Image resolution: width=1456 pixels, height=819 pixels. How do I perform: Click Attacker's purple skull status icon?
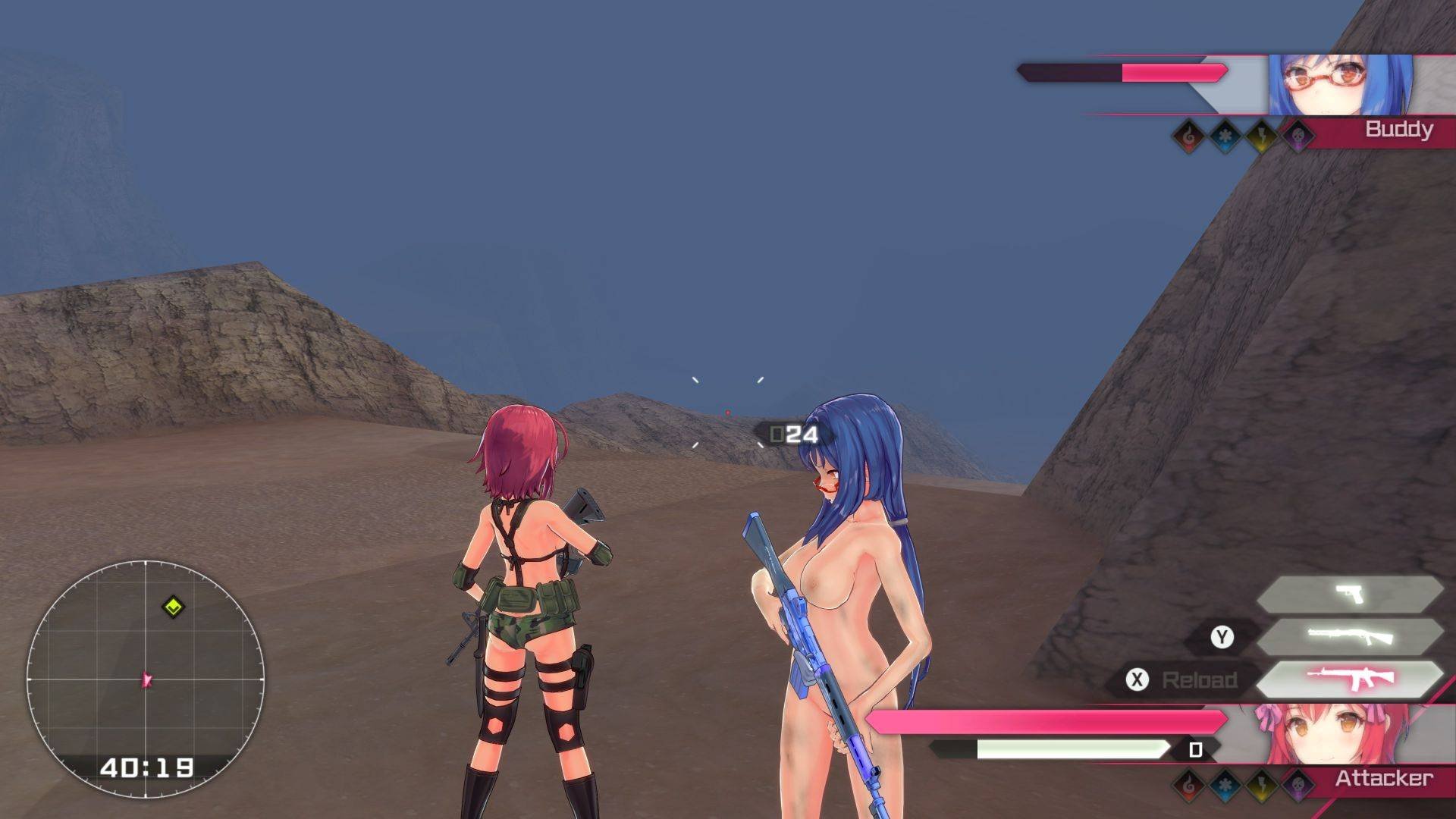pos(1298,784)
